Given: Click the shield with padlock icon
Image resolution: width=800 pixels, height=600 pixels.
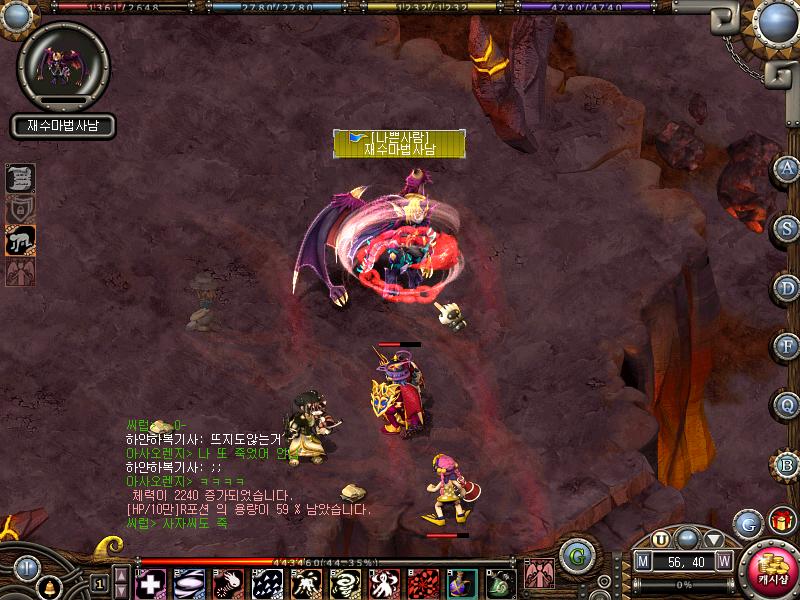Looking at the screenshot, I should 21,209.
